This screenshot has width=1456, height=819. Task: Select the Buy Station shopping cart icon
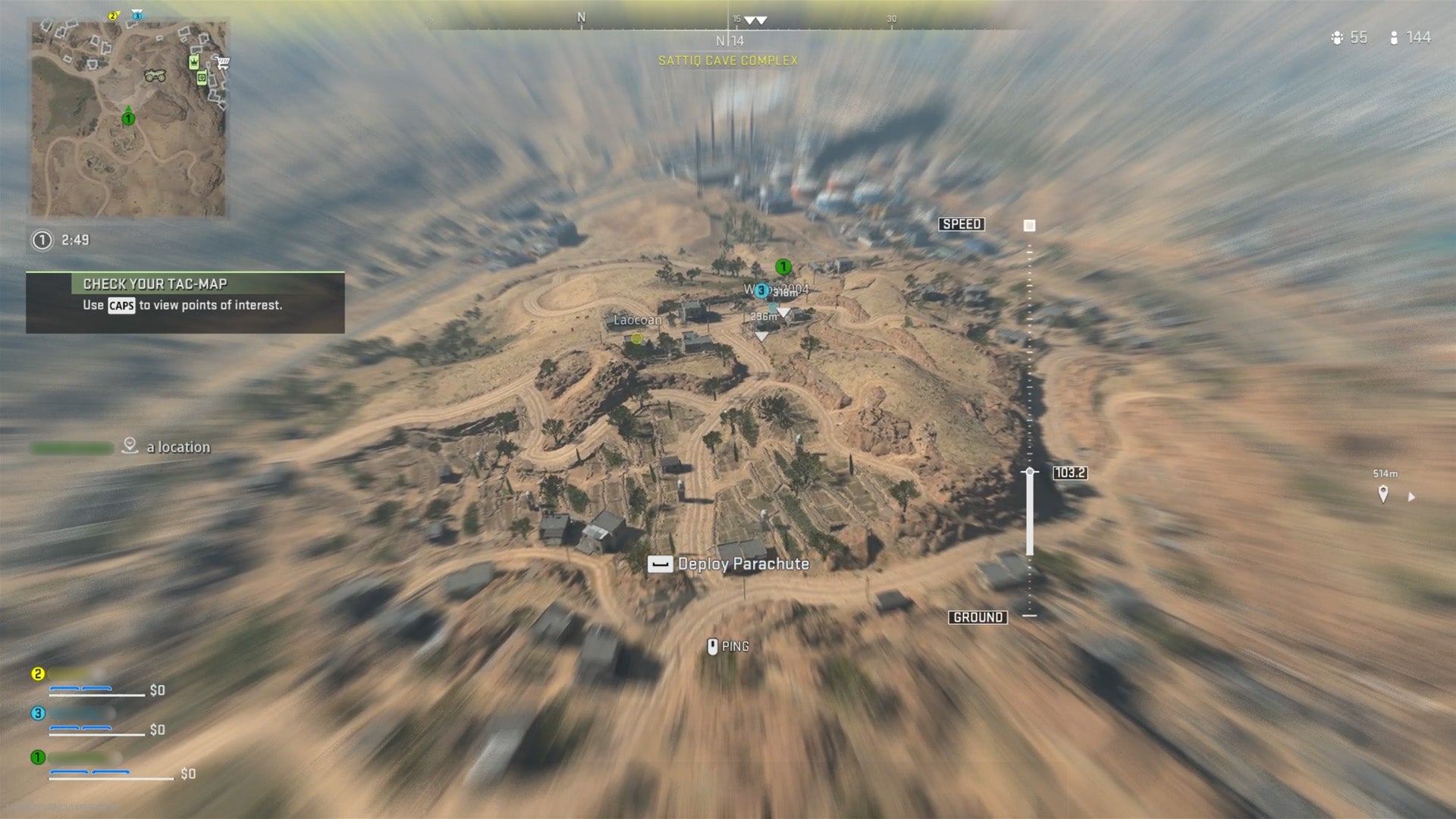coord(223,62)
